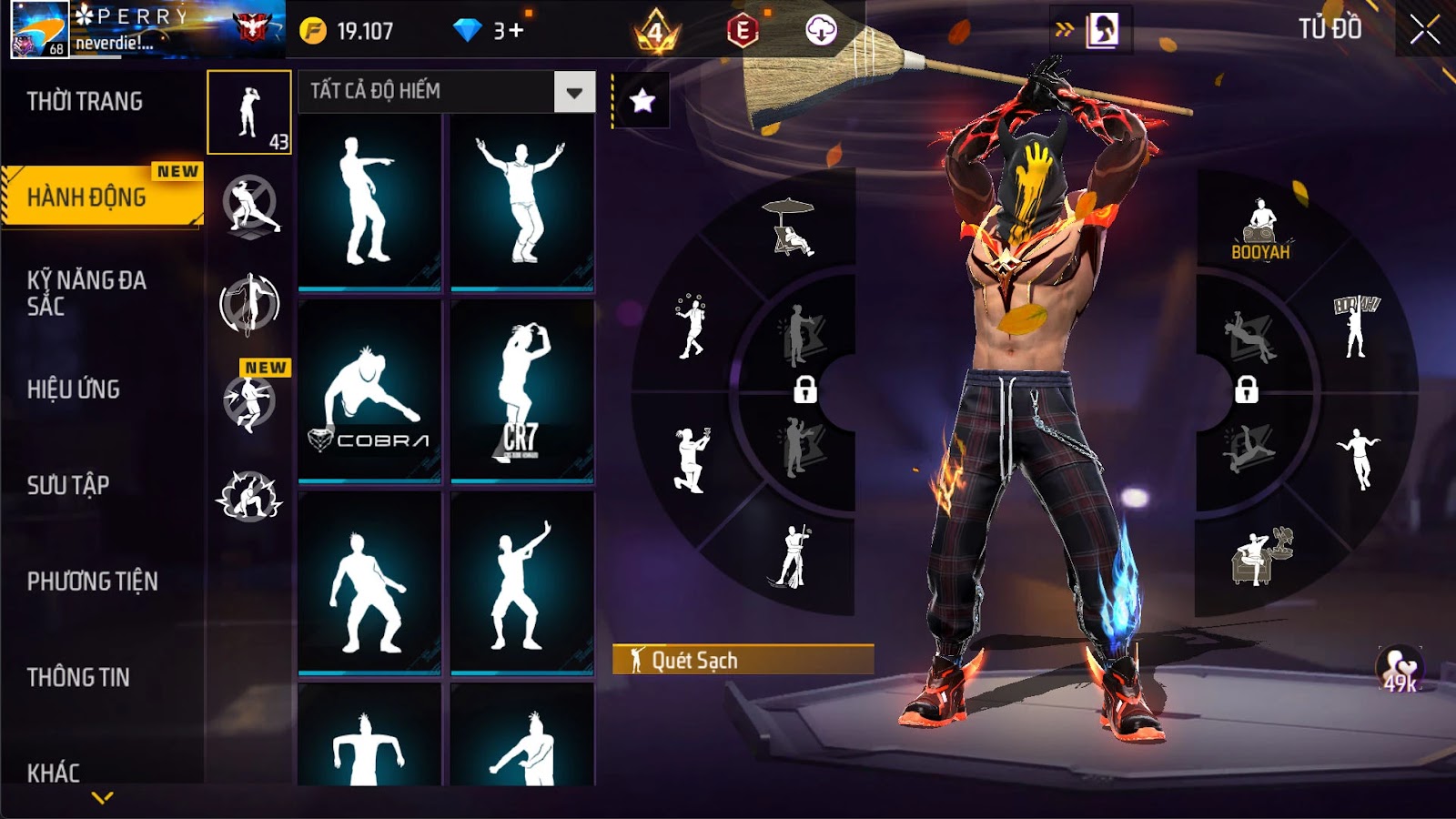Viewport: 1456px width, 819px height.
Task: Click the left wheel padlock icon
Action: pyautogui.click(x=804, y=389)
